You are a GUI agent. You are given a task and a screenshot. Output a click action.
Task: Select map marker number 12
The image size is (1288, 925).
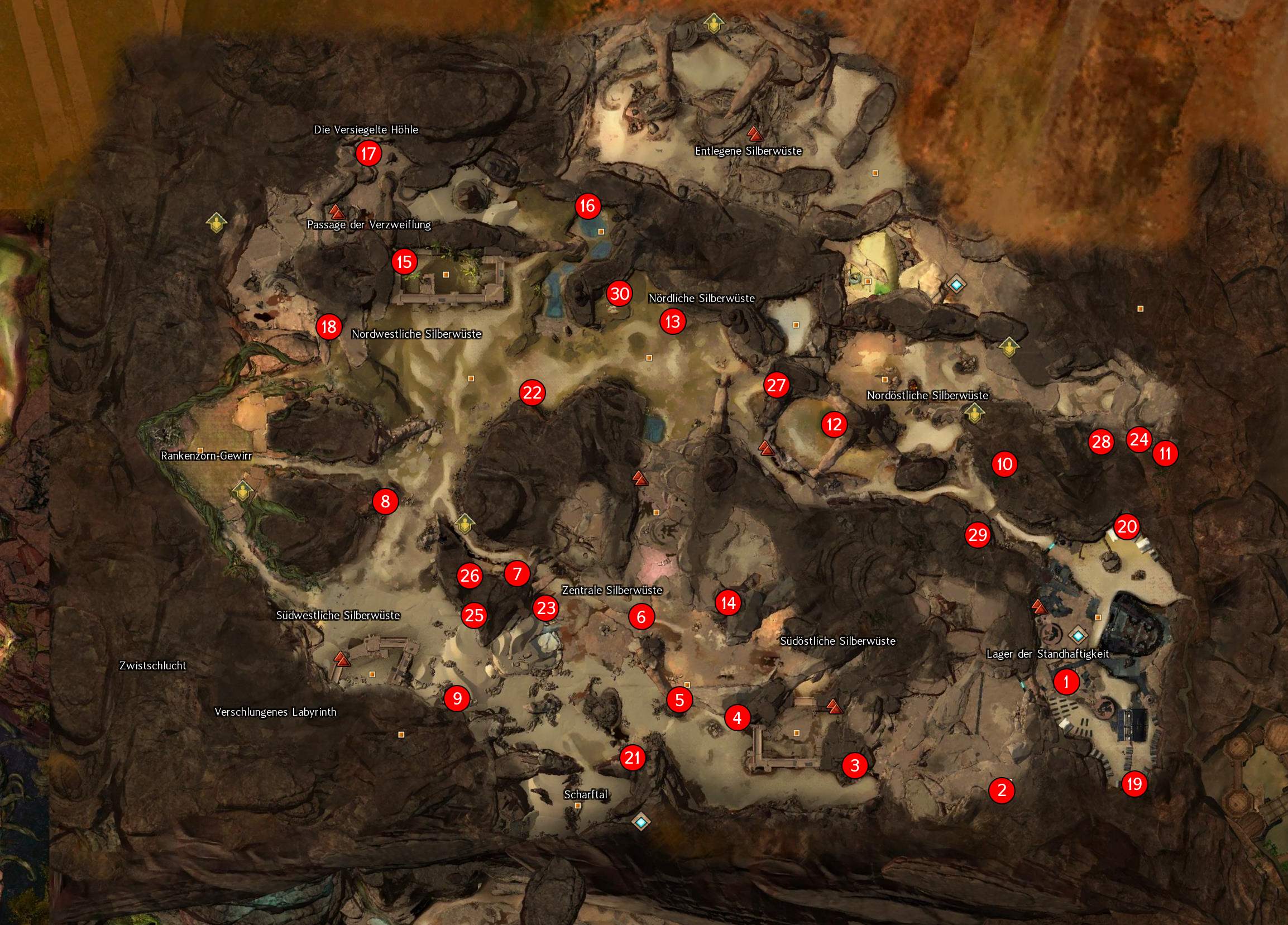tap(834, 424)
